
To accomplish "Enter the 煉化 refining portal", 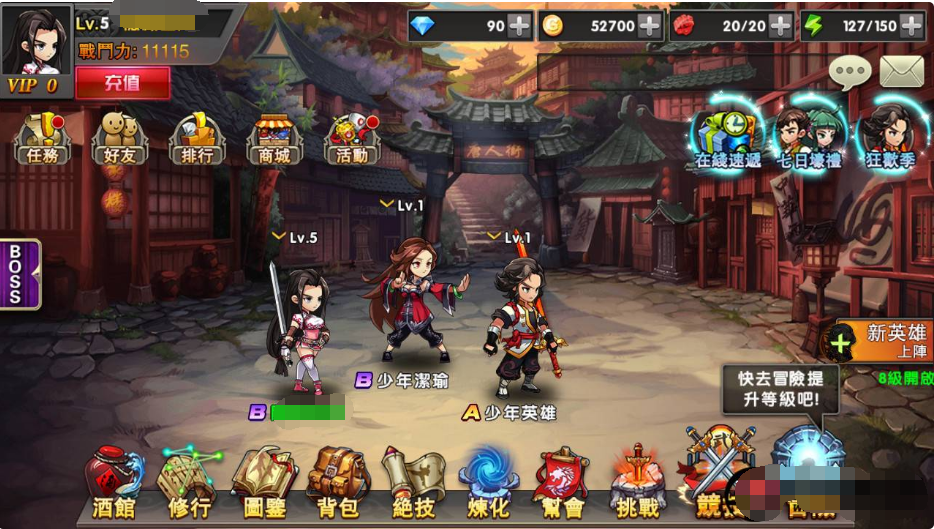I will point(488,485).
